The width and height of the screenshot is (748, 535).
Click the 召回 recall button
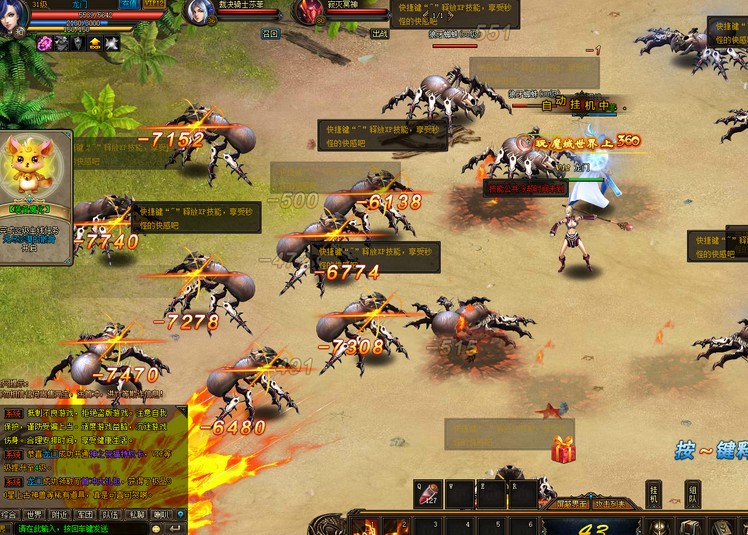pyautogui.click(x=270, y=33)
